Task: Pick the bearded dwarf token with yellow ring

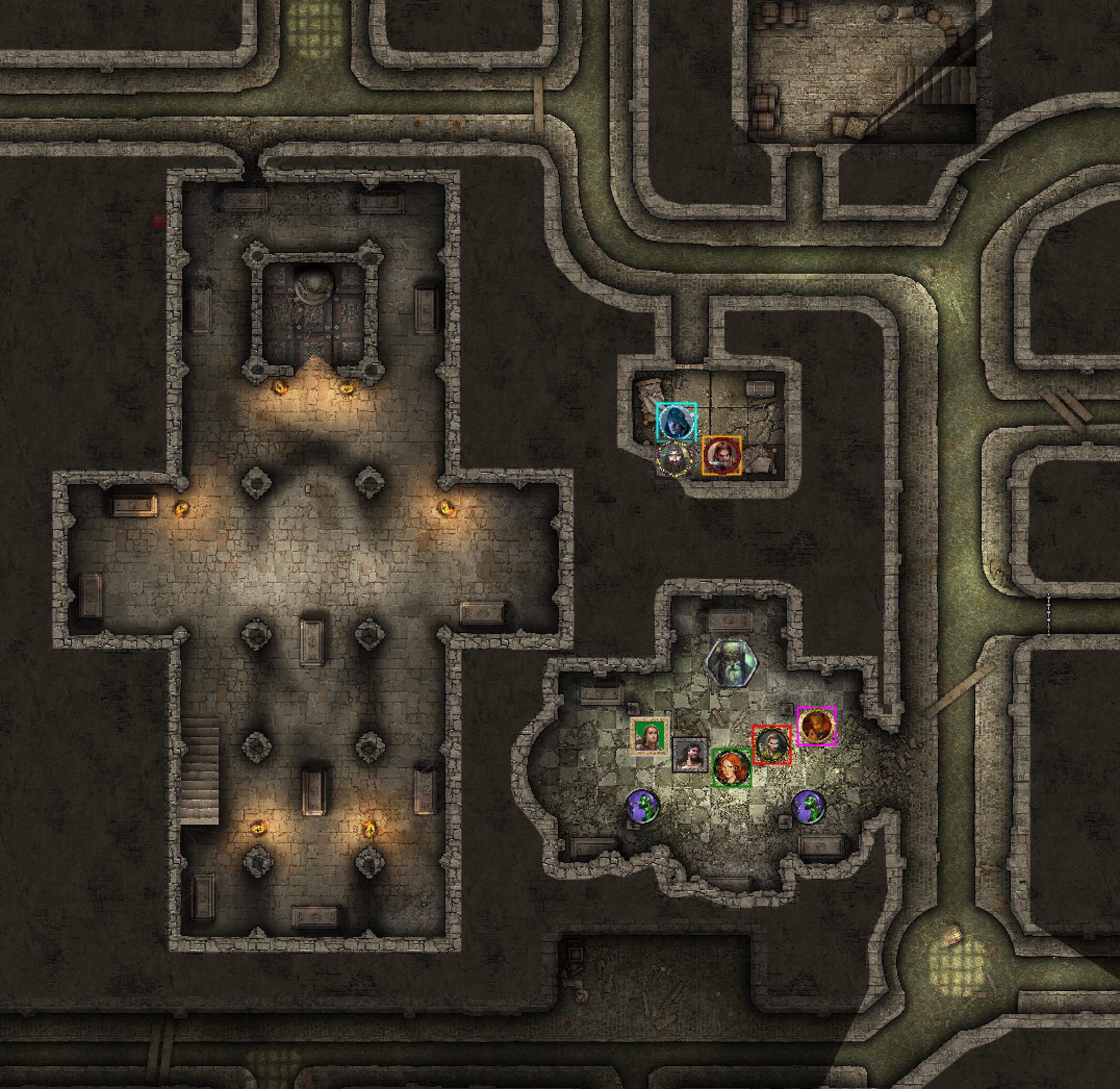Action: pos(674,459)
